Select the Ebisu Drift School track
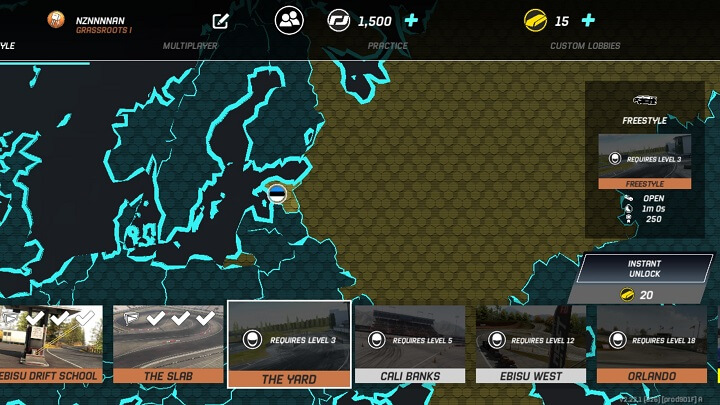The image size is (720, 405). pos(50,345)
